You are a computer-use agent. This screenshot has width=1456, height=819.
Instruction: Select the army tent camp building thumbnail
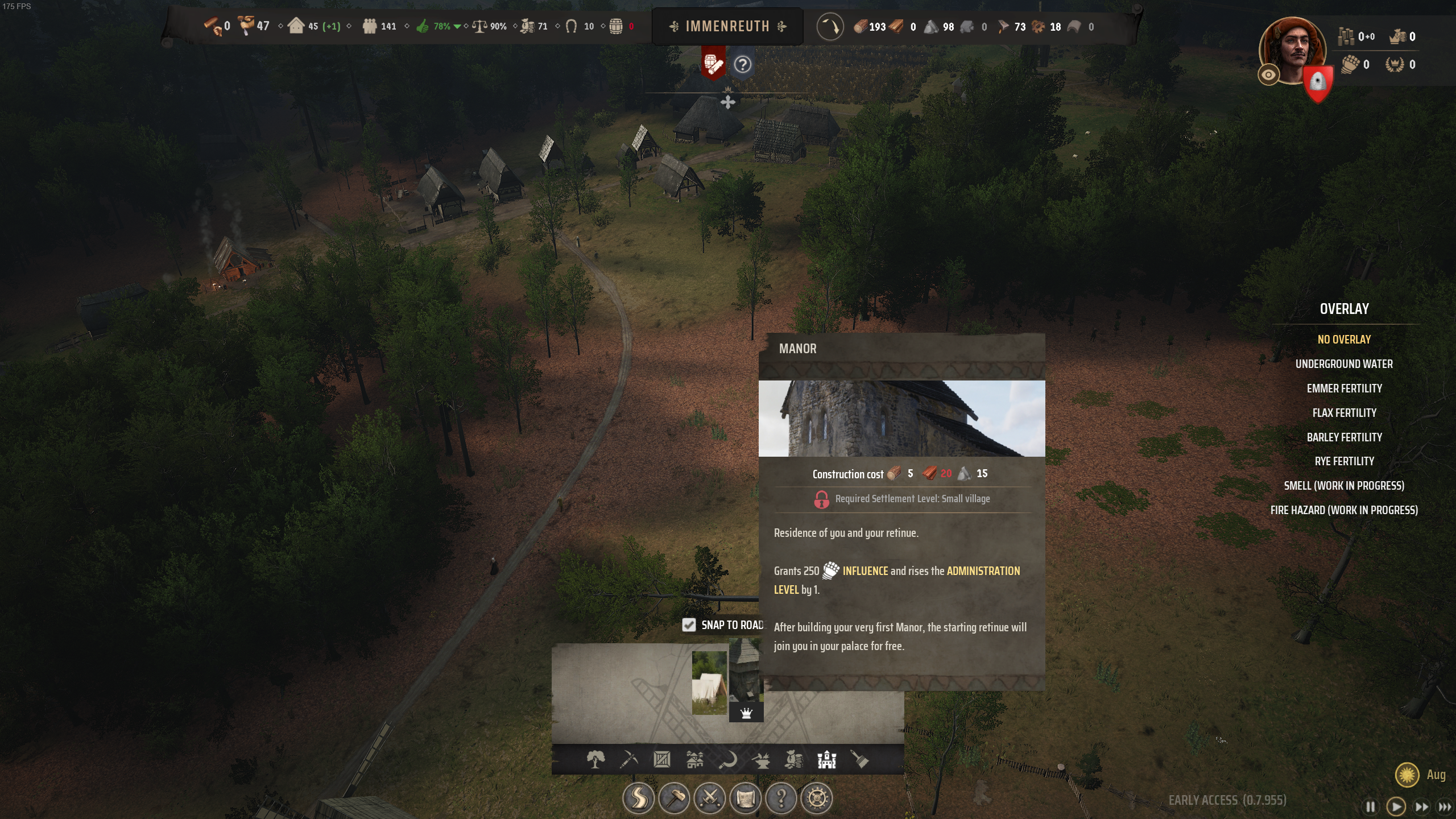click(709, 682)
